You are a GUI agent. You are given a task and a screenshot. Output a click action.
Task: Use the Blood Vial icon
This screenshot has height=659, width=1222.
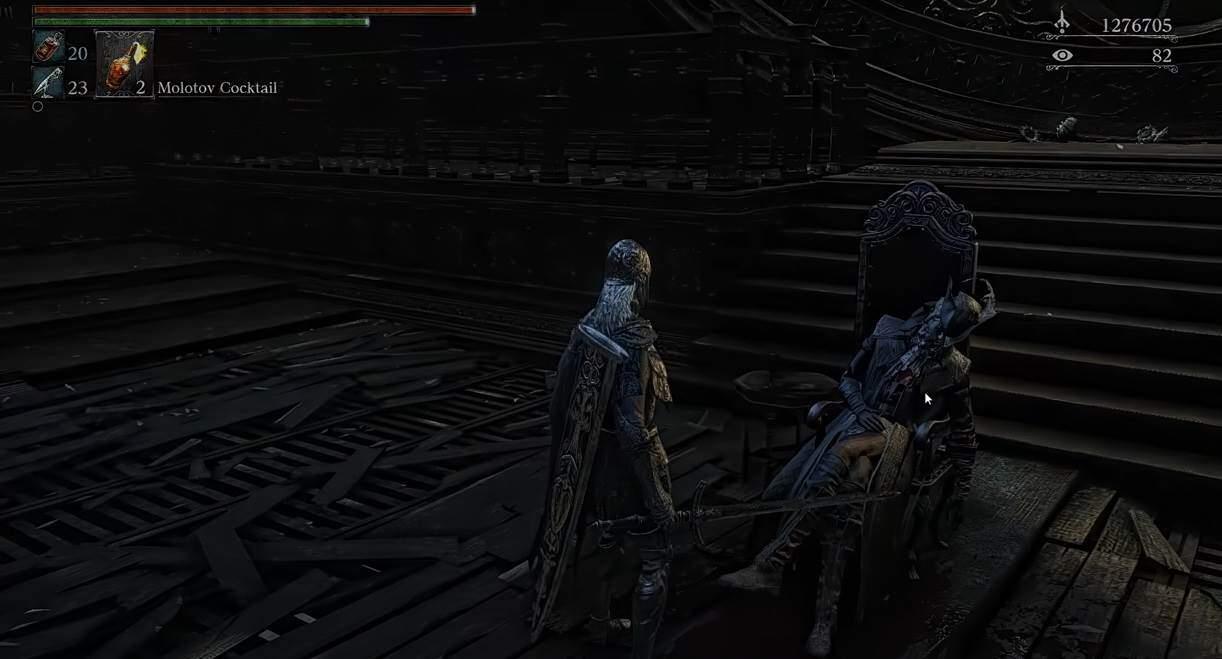coord(47,48)
